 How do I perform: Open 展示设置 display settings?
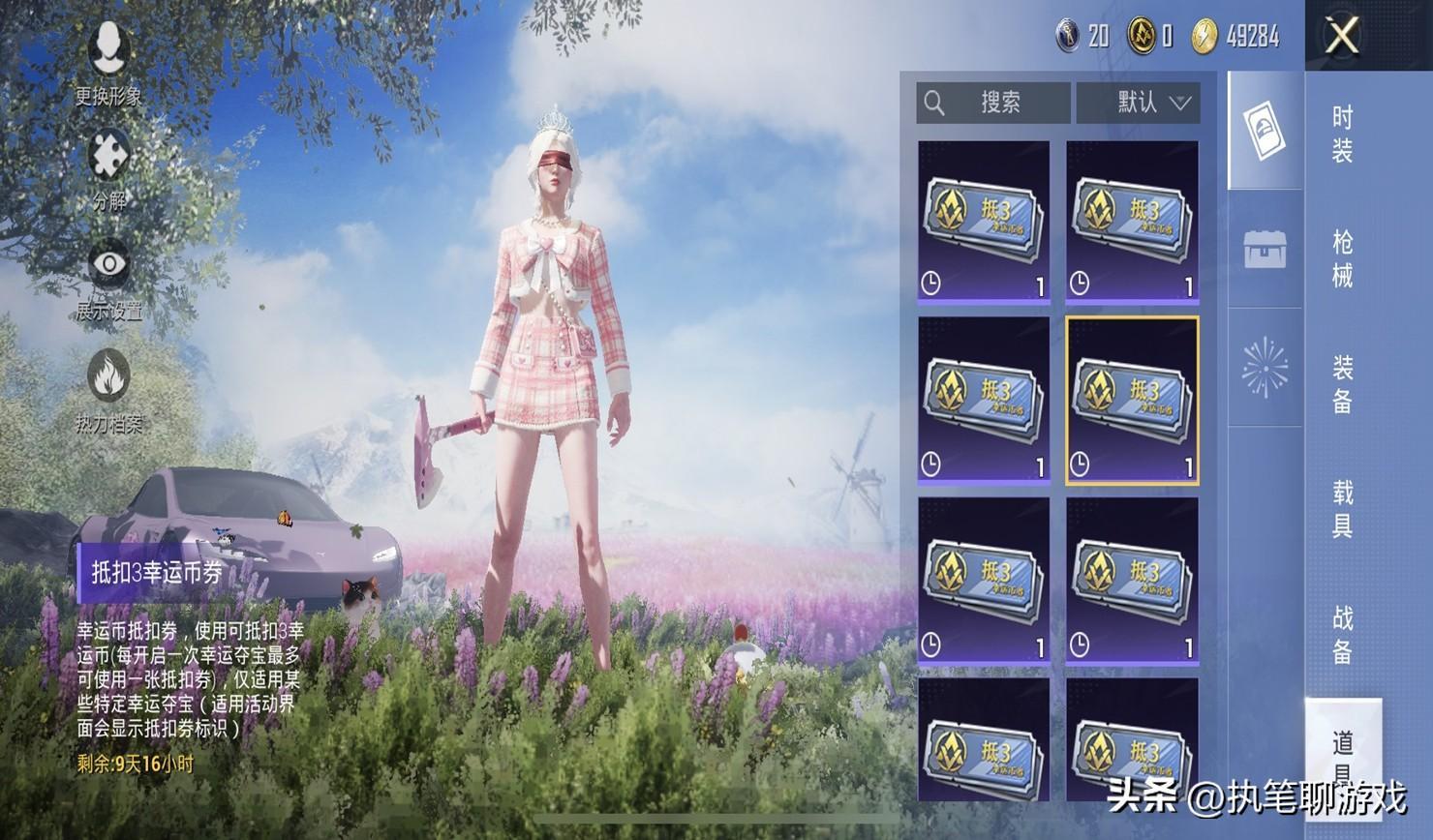pos(108,279)
